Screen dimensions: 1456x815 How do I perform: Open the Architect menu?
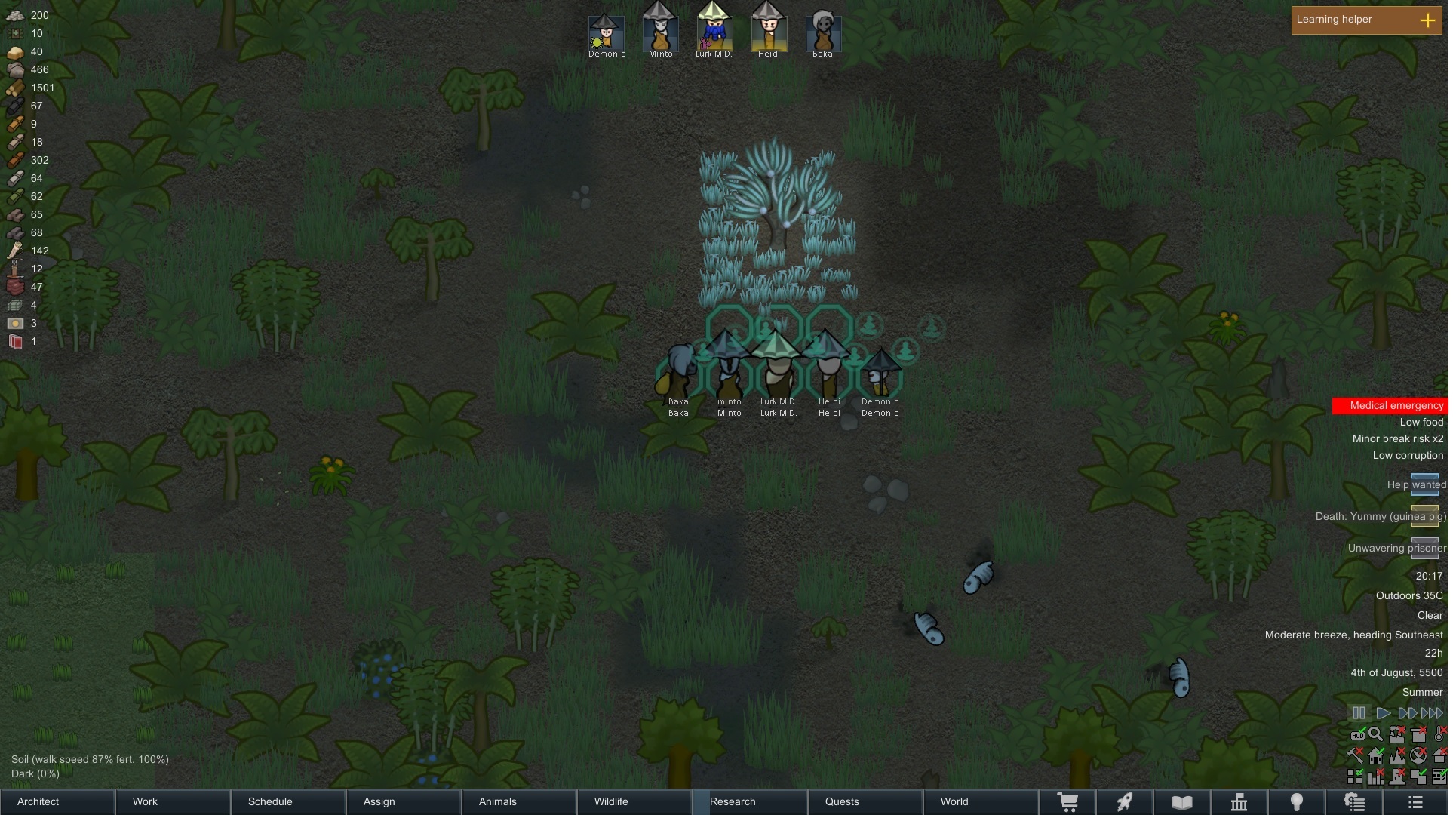pos(57,801)
